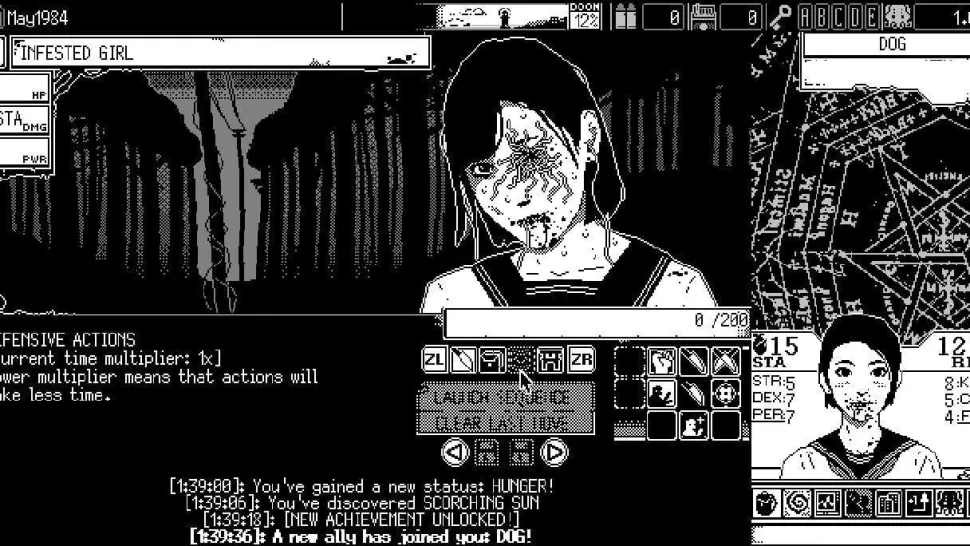Use the silhouette figure kick action
Image resolution: width=970 pixels, height=546 pixels.
[x=661, y=394]
